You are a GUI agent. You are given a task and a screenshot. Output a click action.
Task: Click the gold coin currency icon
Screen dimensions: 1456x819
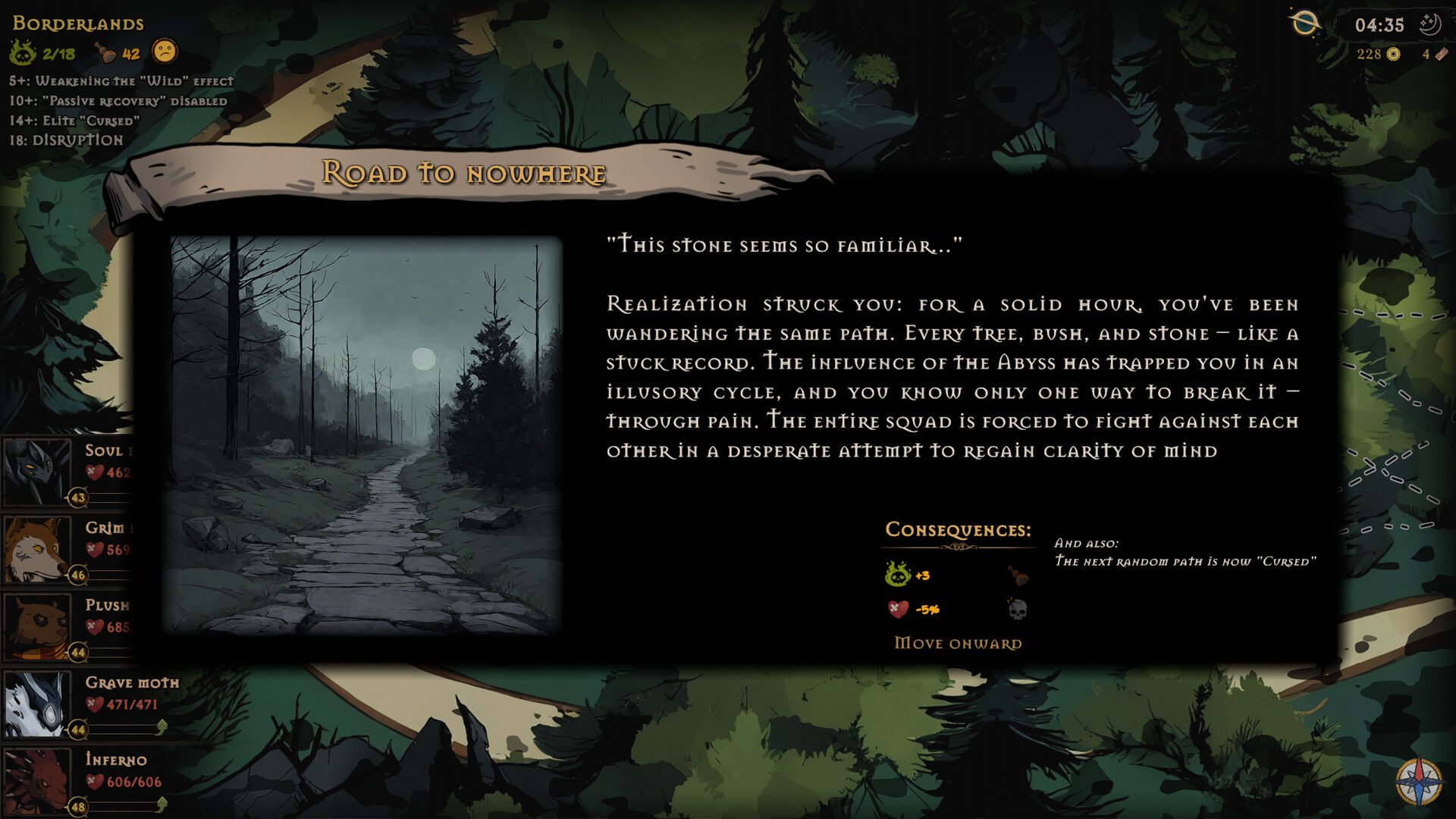coord(1393,54)
